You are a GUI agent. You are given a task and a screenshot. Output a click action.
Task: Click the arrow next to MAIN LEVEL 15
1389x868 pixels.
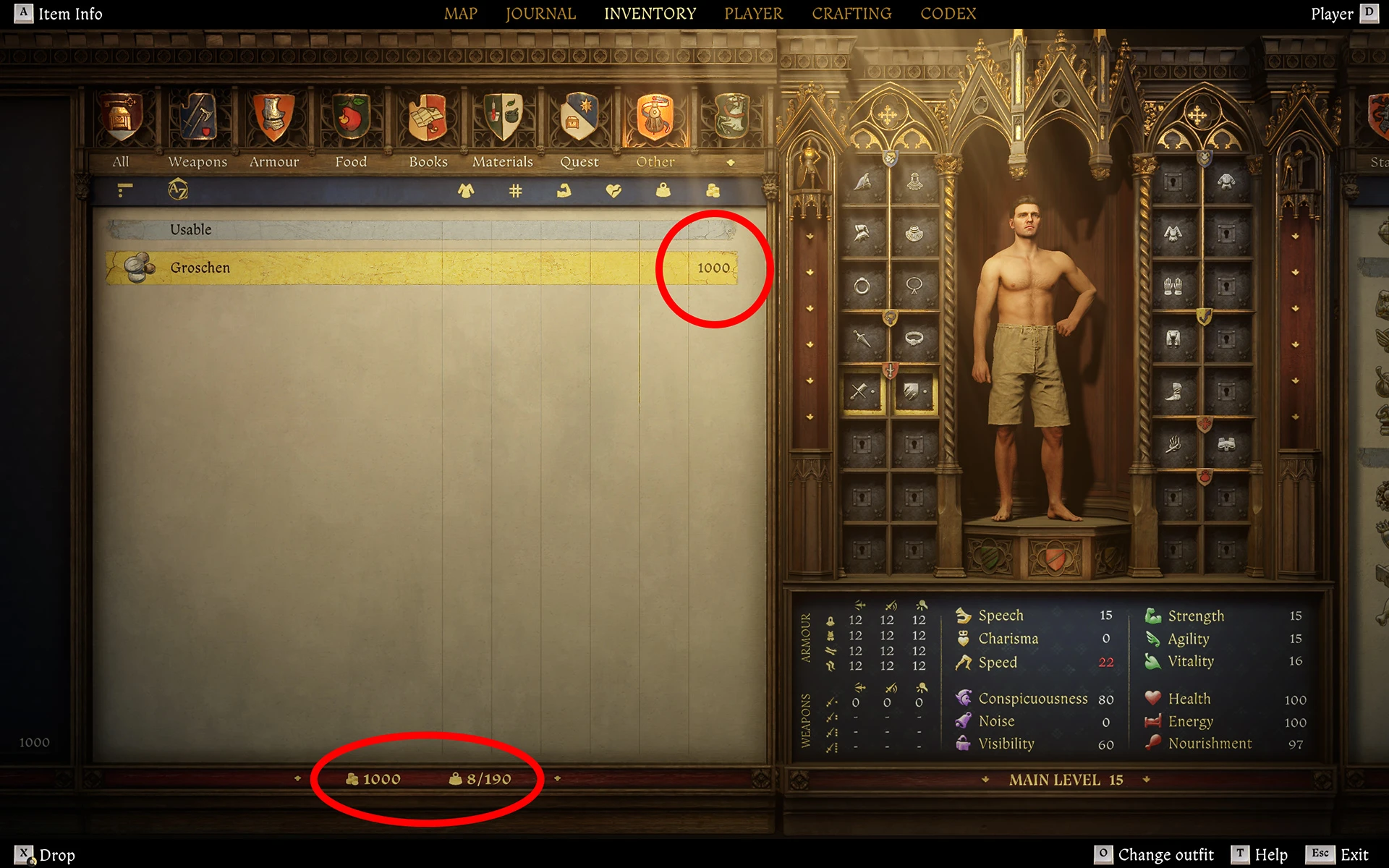[1145, 780]
